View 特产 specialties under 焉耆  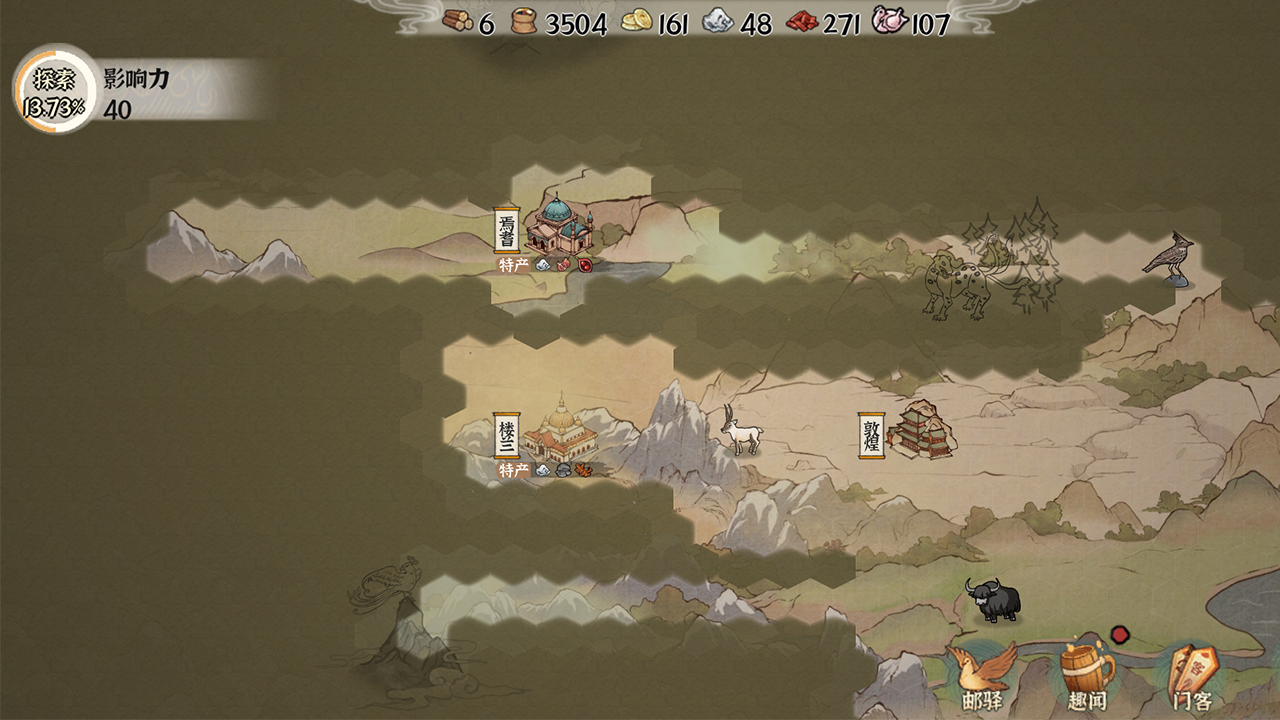514,265
